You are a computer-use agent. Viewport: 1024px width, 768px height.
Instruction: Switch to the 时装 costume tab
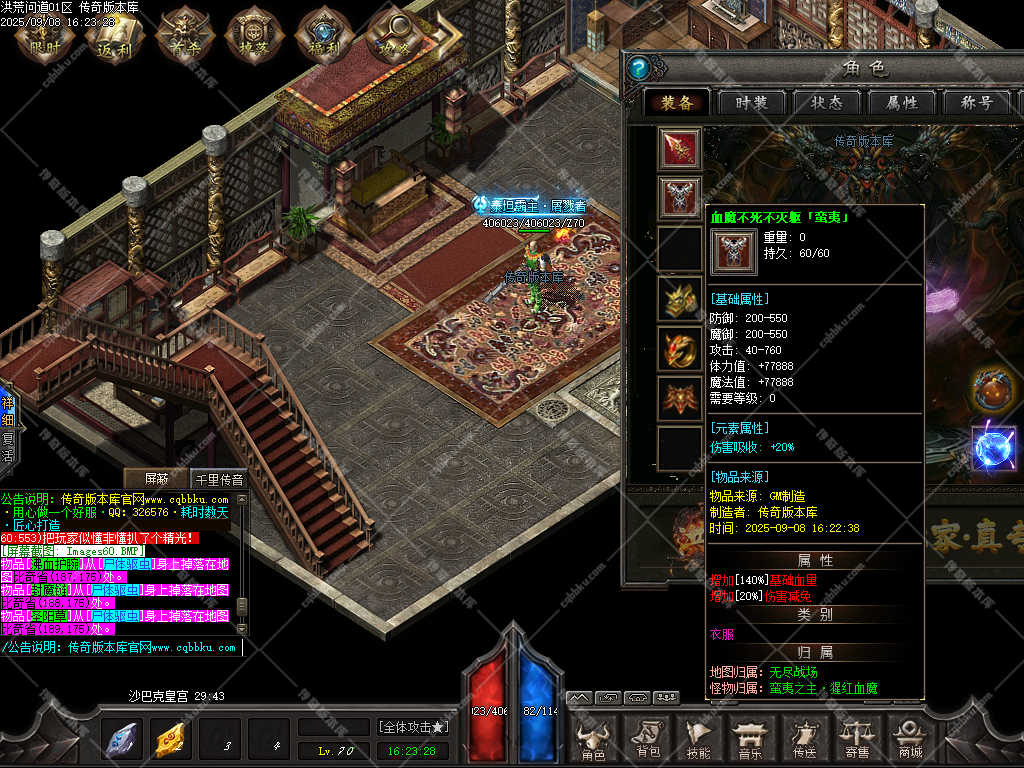point(752,102)
